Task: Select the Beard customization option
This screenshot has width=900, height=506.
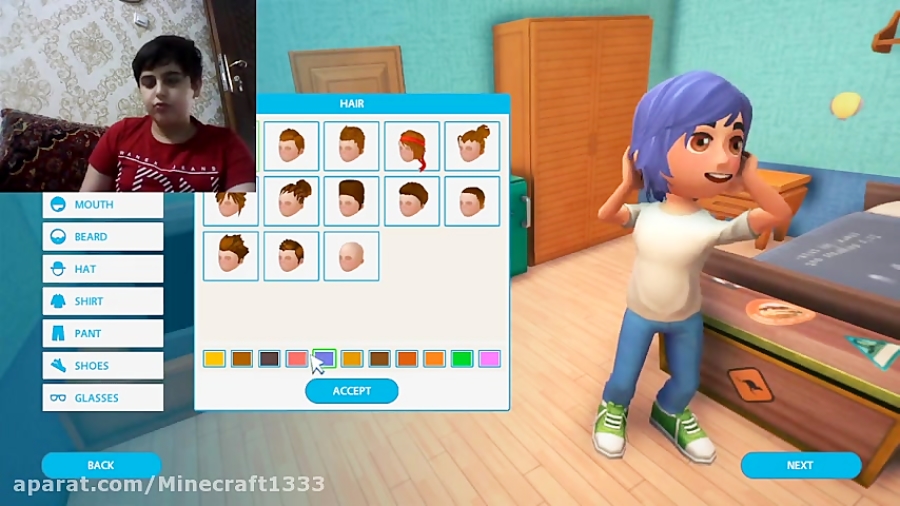Action: click(103, 237)
